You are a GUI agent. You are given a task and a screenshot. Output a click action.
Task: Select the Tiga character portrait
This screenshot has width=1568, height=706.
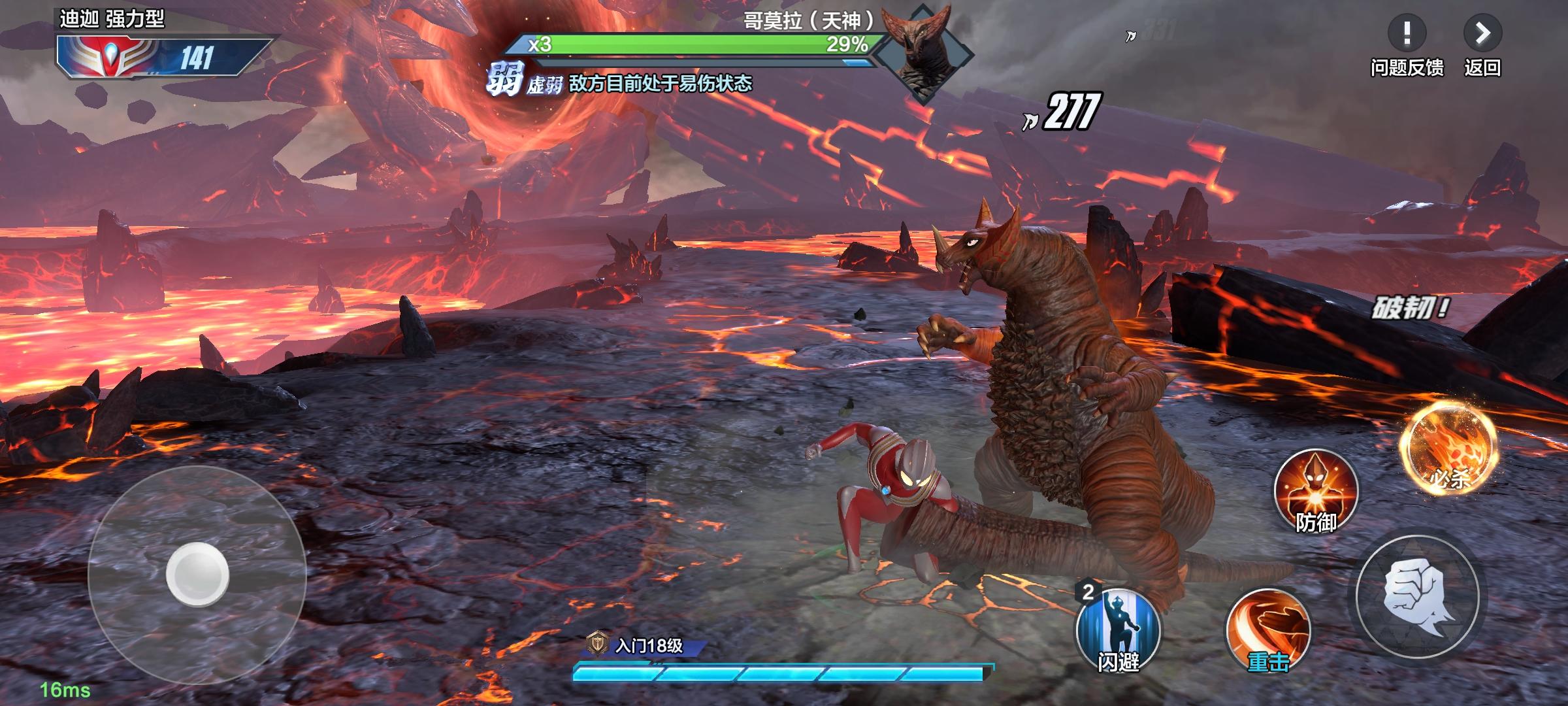click(108, 57)
